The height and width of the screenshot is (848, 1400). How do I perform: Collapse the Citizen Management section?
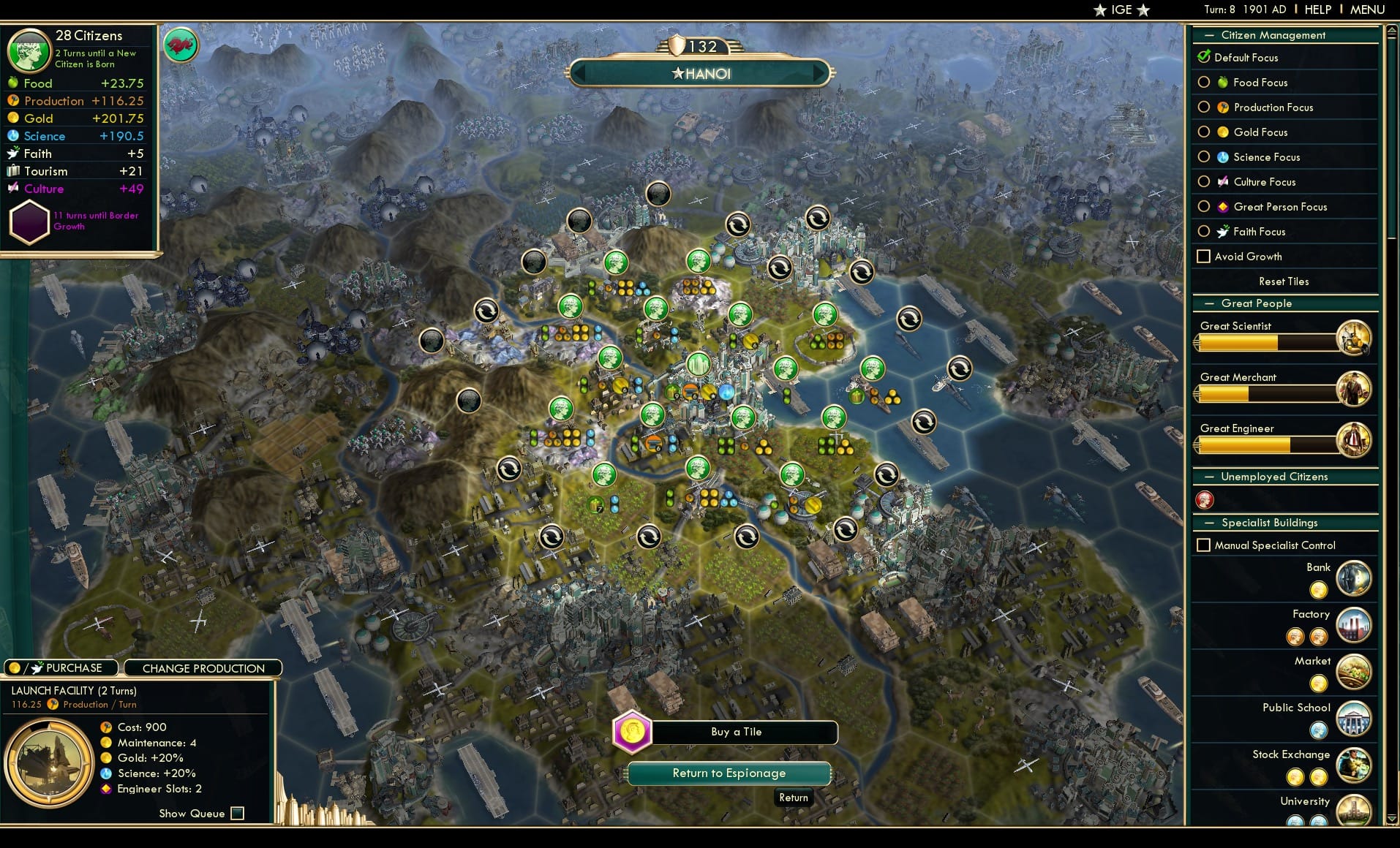[1211, 34]
